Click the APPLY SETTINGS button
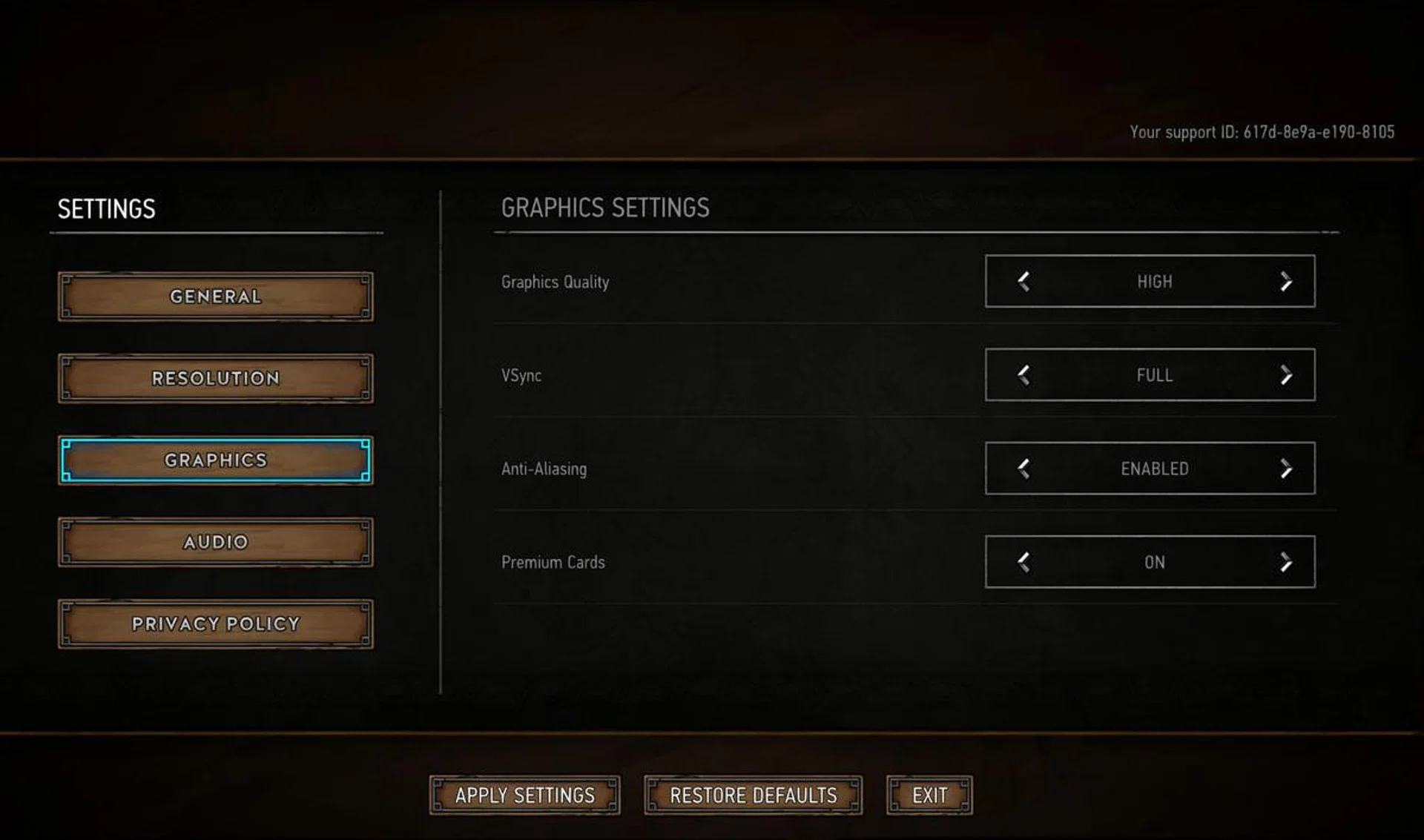Image resolution: width=1424 pixels, height=840 pixels. [525, 795]
